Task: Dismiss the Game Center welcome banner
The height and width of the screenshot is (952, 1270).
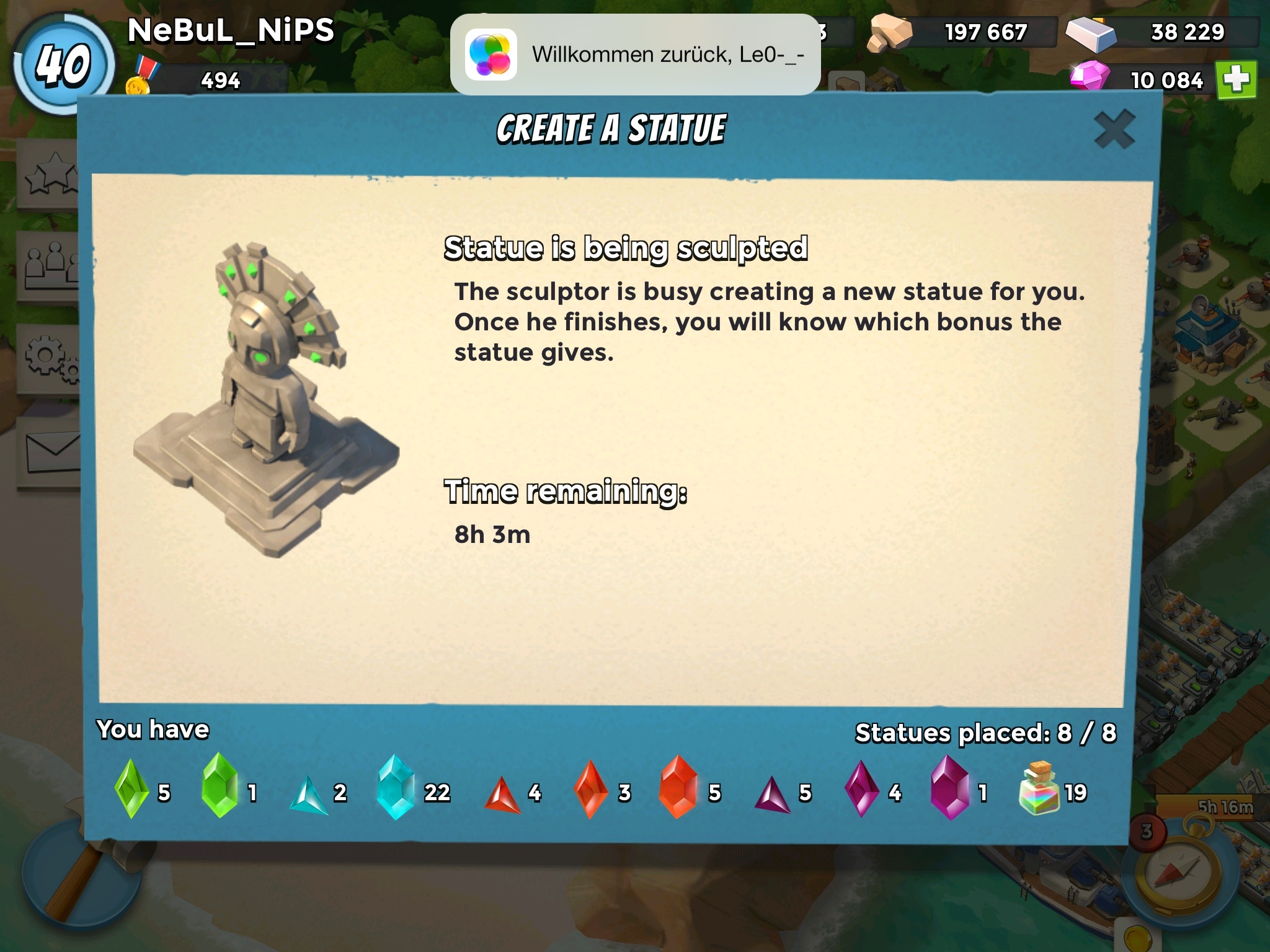Action: (x=635, y=55)
